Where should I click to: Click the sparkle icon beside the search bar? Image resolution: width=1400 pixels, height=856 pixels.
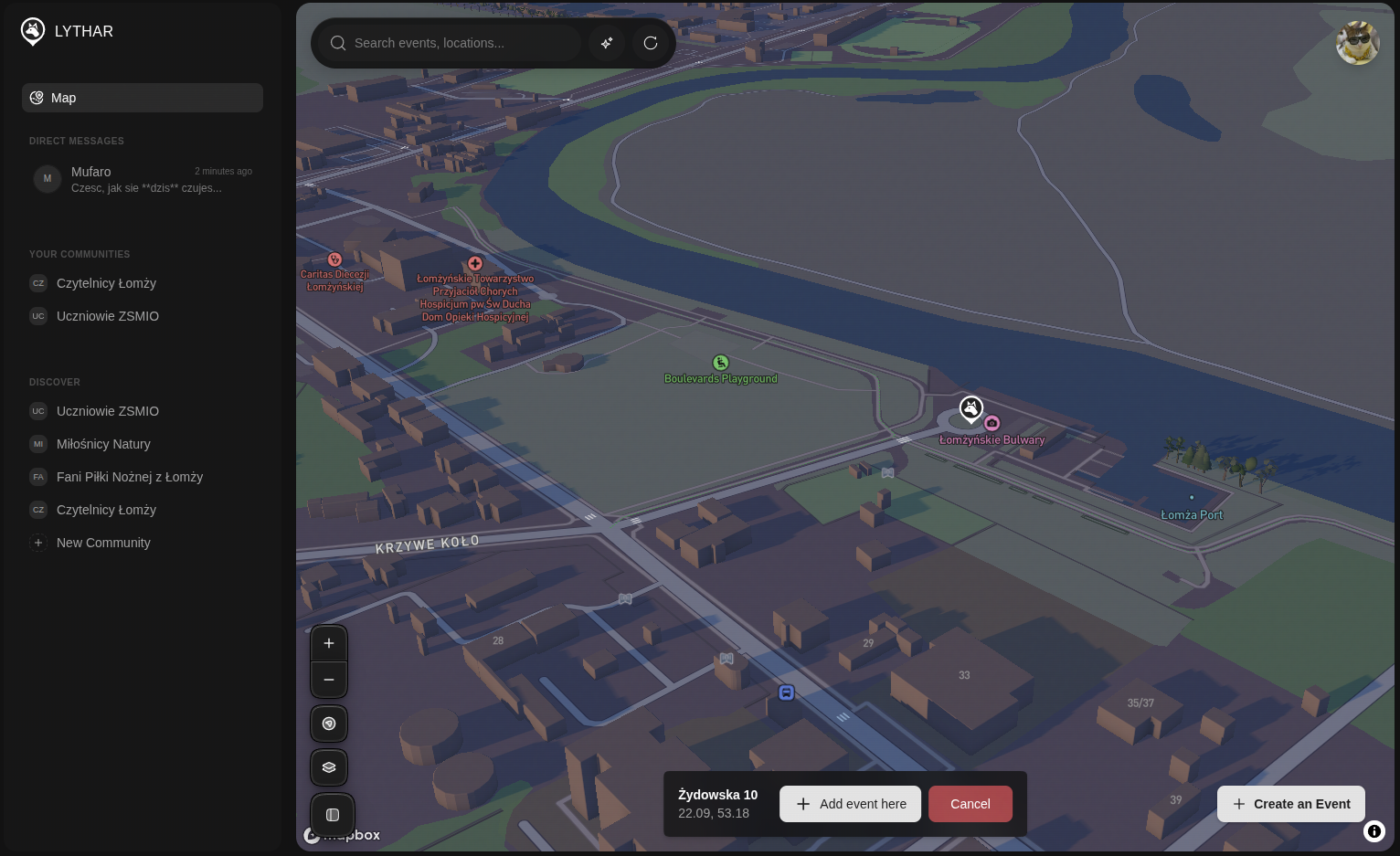(x=607, y=43)
